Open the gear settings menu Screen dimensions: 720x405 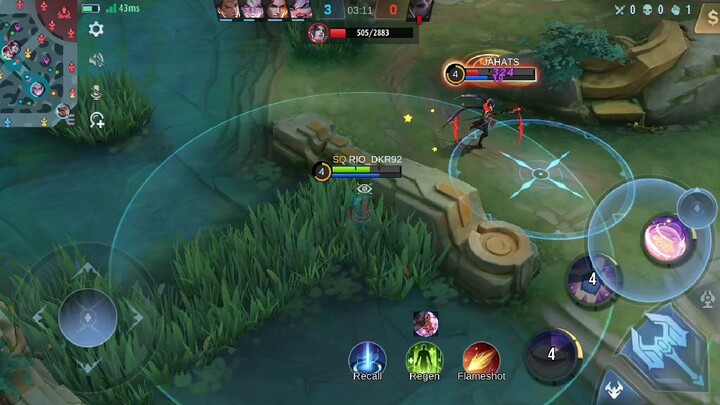[96, 29]
